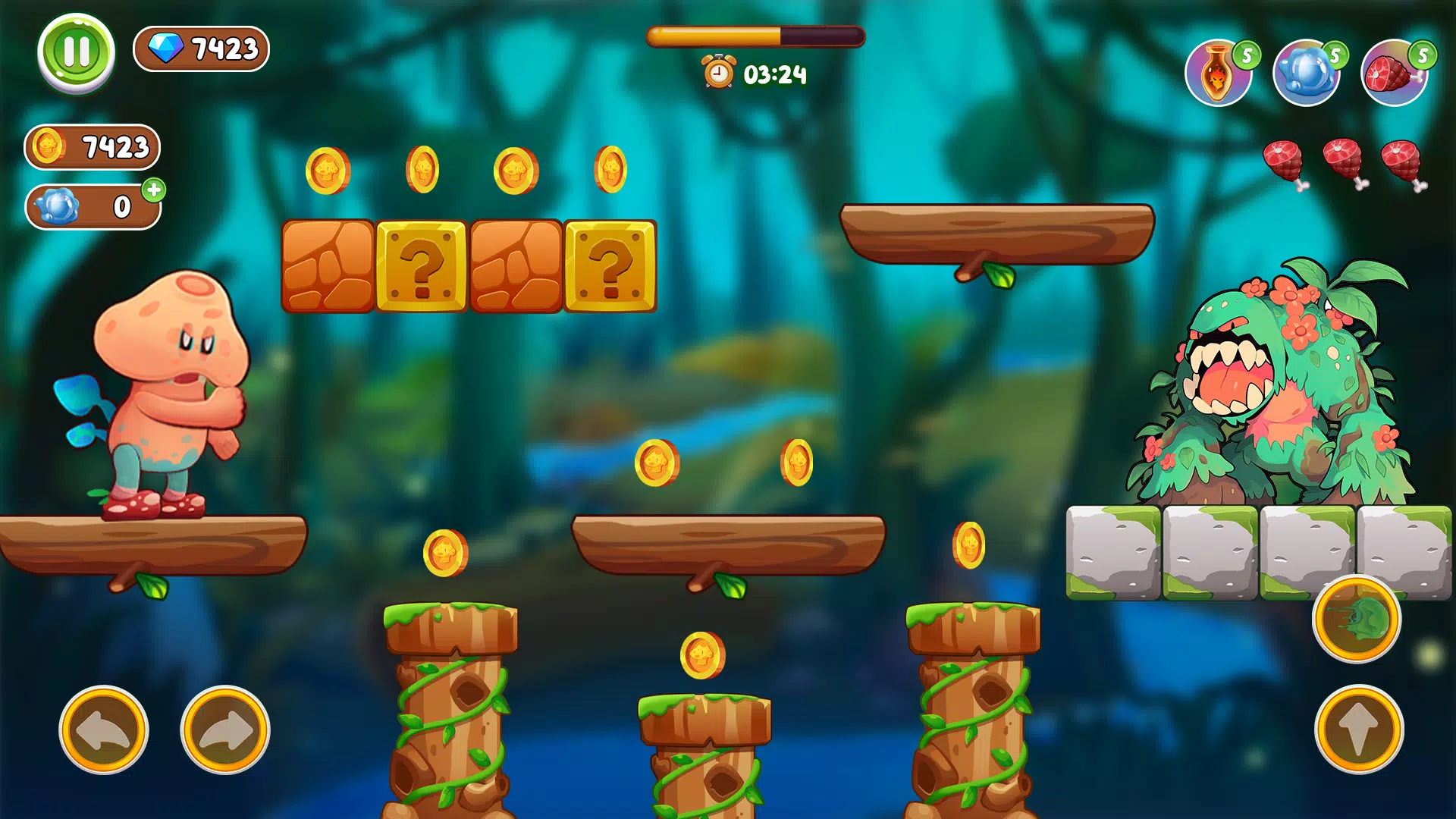Add more blue bubbles with the plus button
Image resolution: width=1456 pixels, height=819 pixels.
tap(154, 190)
